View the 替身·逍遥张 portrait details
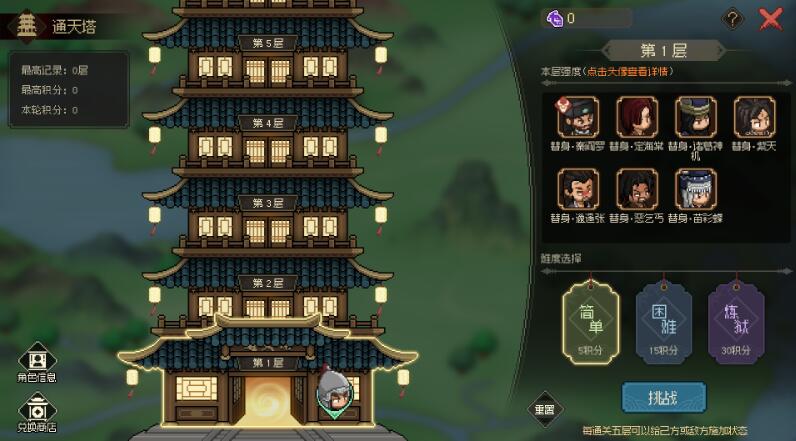The width and height of the screenshot is (796, 441). click(x=580, y=189)
